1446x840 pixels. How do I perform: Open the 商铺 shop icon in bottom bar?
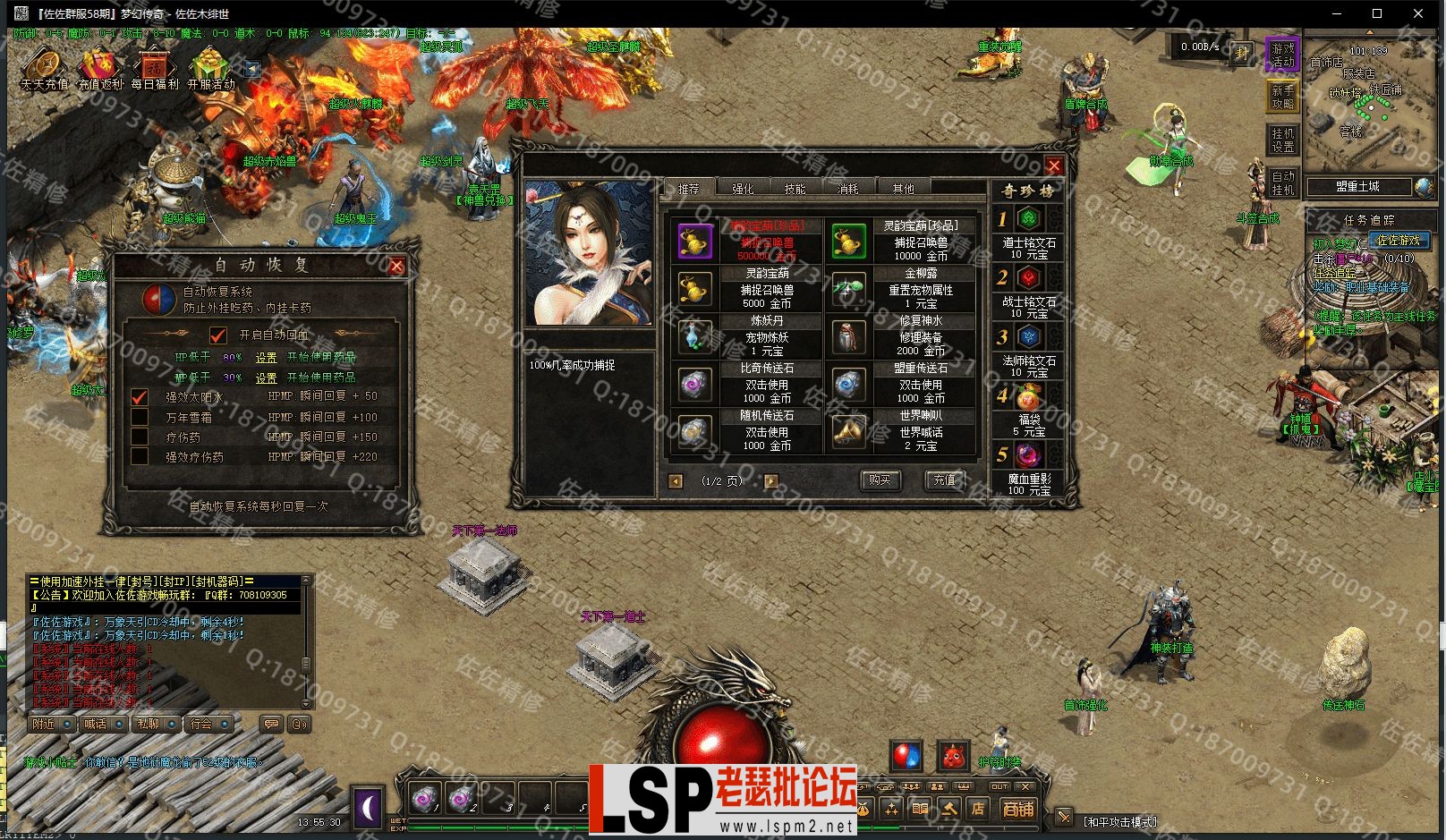tap(1019, 810)
